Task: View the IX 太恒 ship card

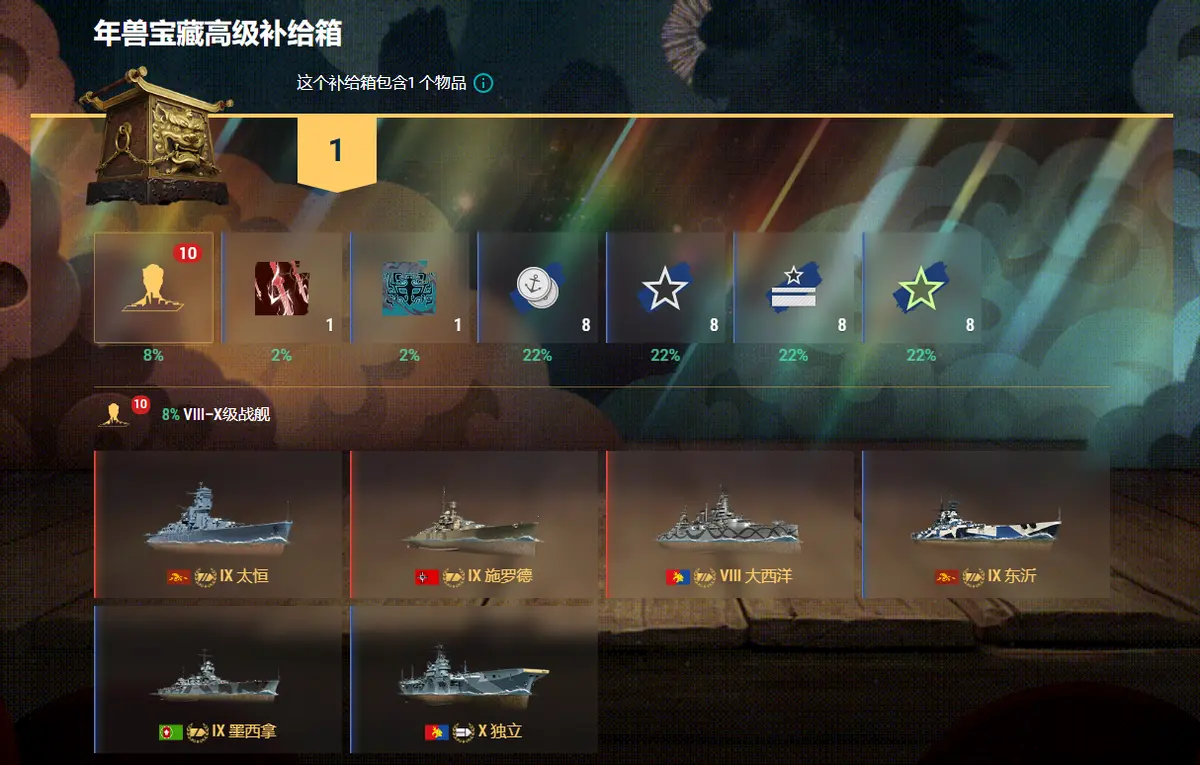Action: click(x=219, y=525)
